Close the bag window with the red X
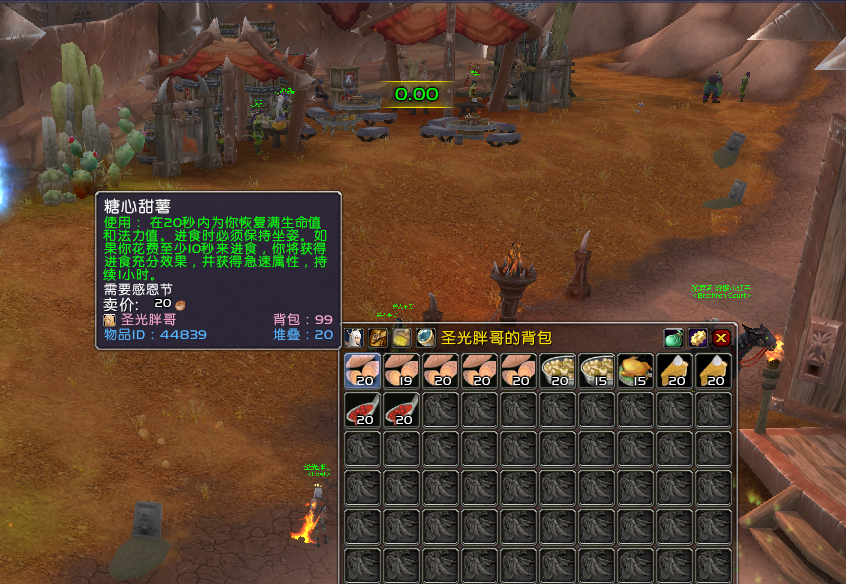Screen dimensions: 846x584 [721, 338]
